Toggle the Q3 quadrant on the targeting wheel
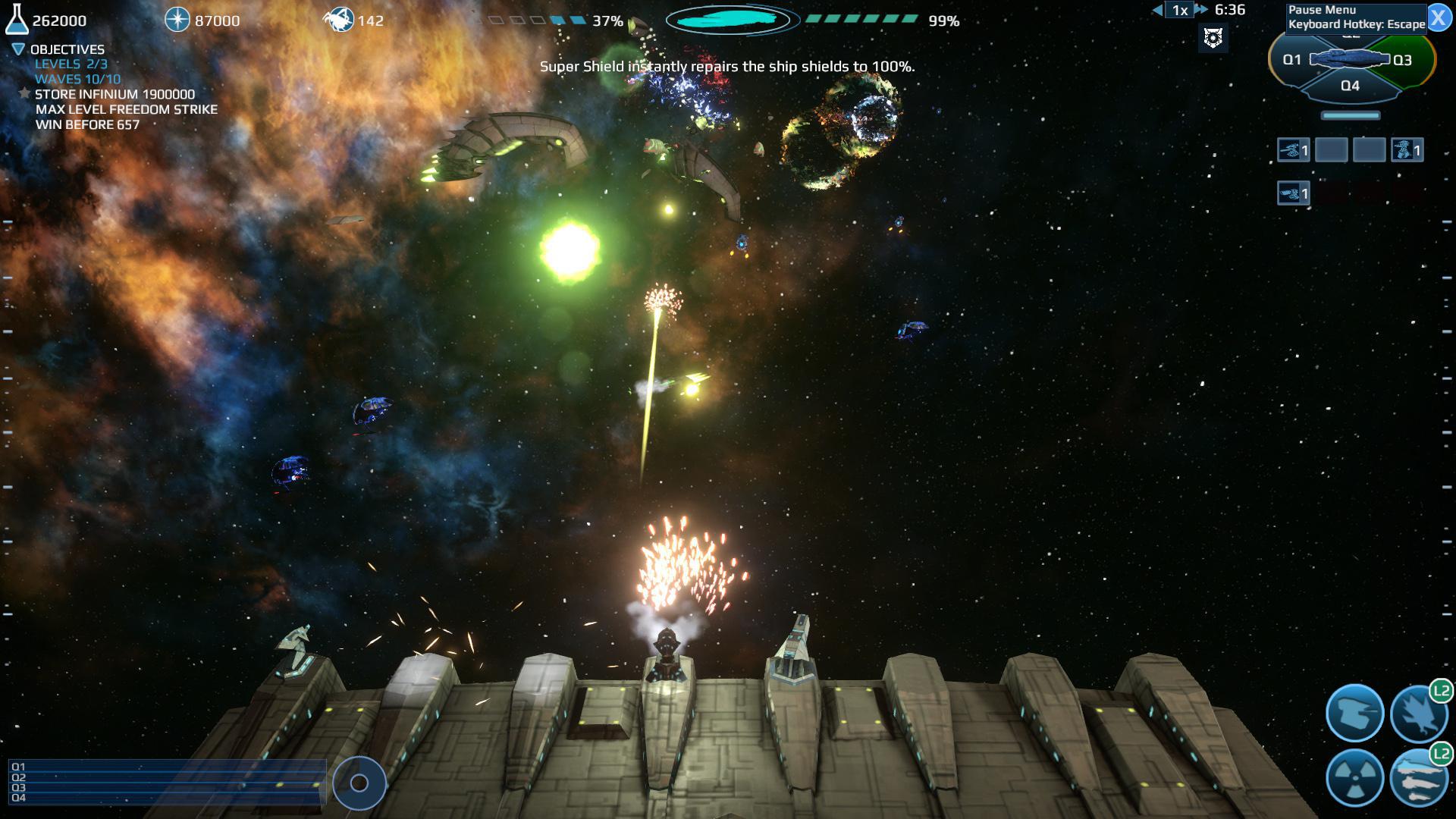The height and width of the screenshot is (819, 1456). (1401, 58)
